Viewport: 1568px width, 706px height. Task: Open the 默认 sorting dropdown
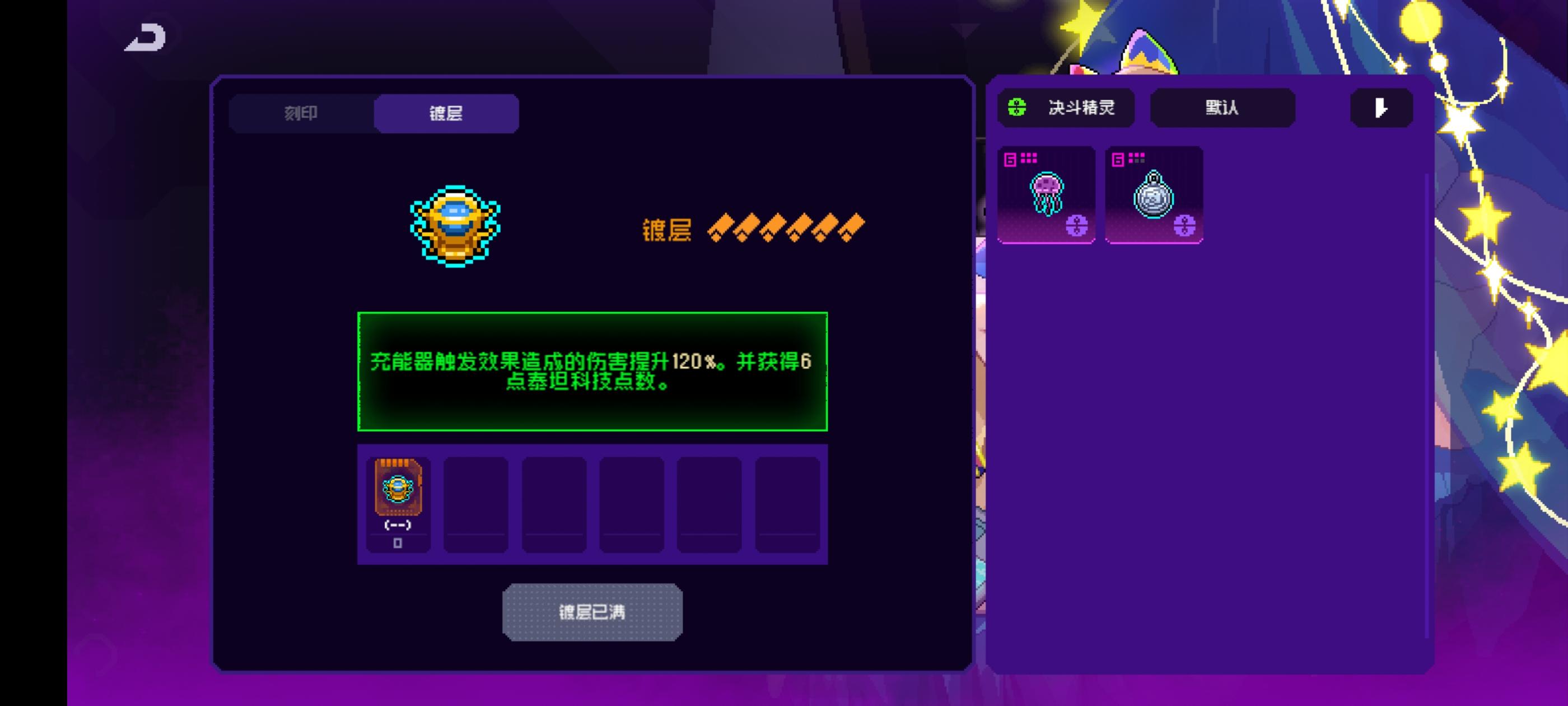pos(1222,108)
